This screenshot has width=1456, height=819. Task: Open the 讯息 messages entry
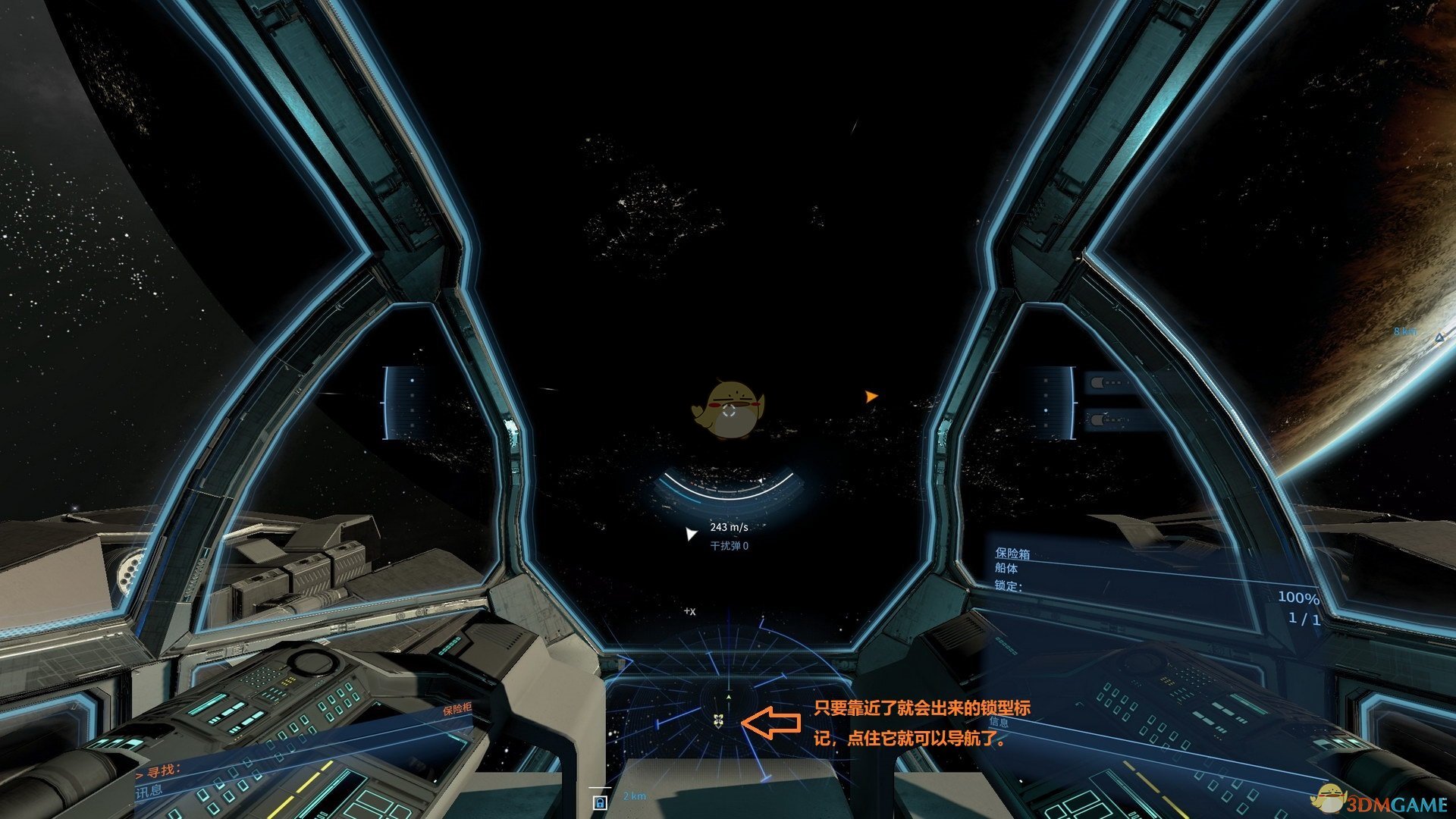click(x=149, y=791)
